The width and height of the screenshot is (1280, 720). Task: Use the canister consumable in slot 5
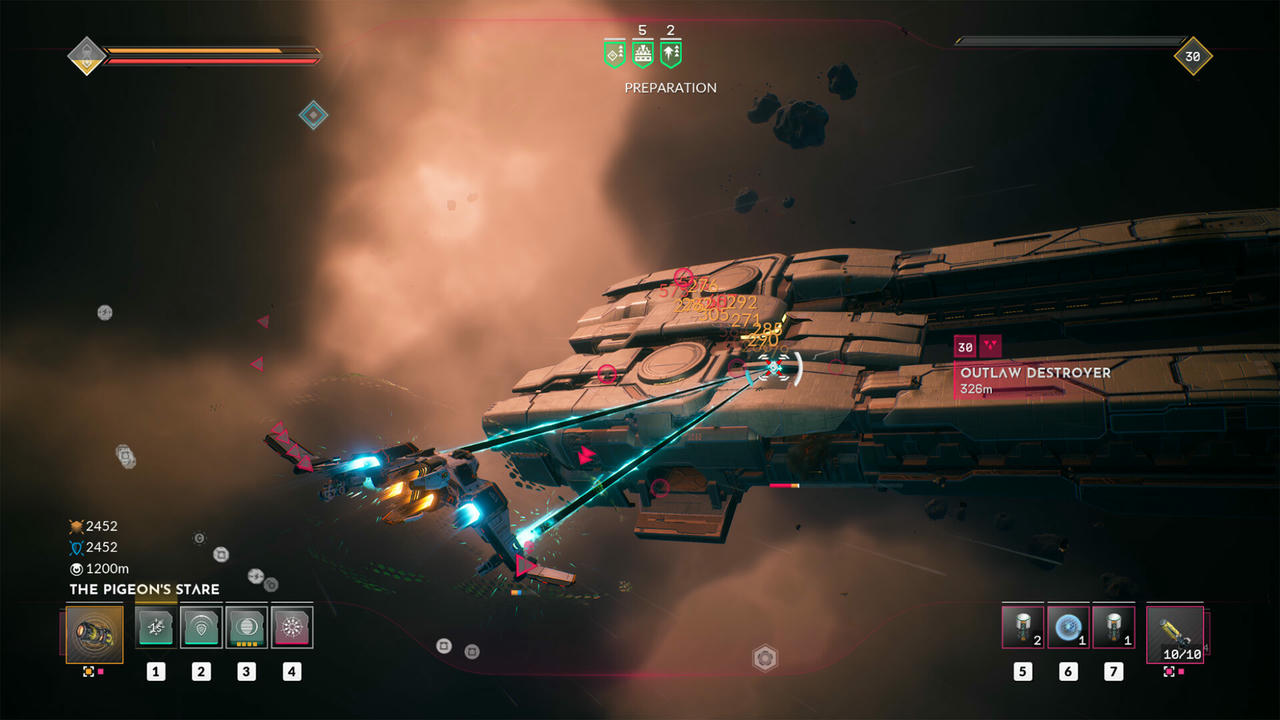pos(1022,625)
